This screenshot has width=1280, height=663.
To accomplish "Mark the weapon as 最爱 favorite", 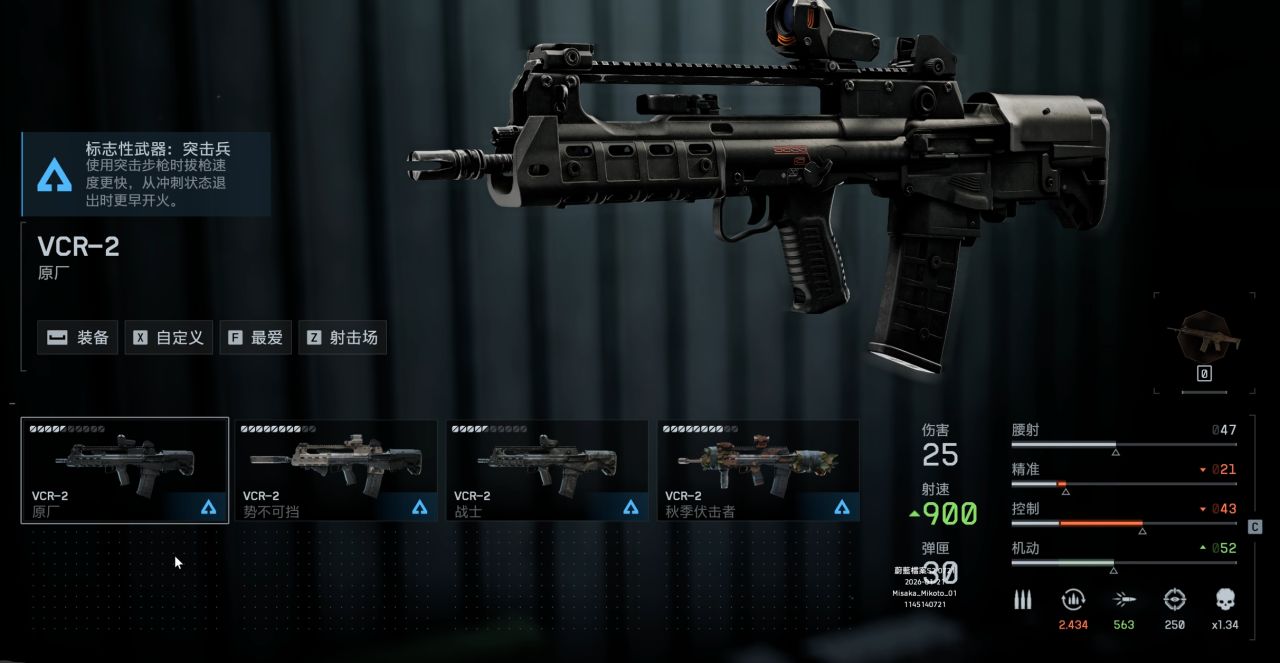I will [255, 338].
